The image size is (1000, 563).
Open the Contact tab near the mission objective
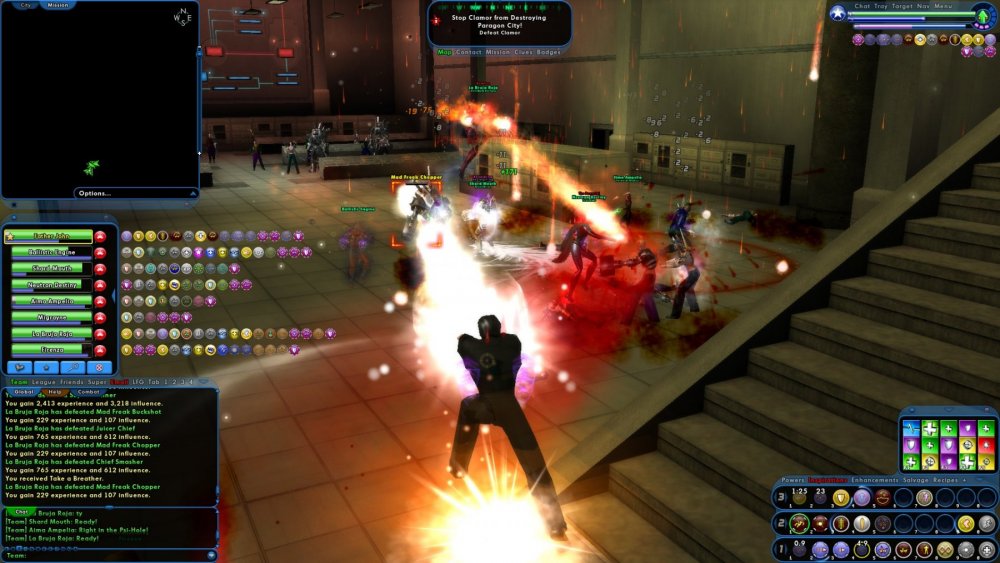pyautogui.click(x=469, y=51)
